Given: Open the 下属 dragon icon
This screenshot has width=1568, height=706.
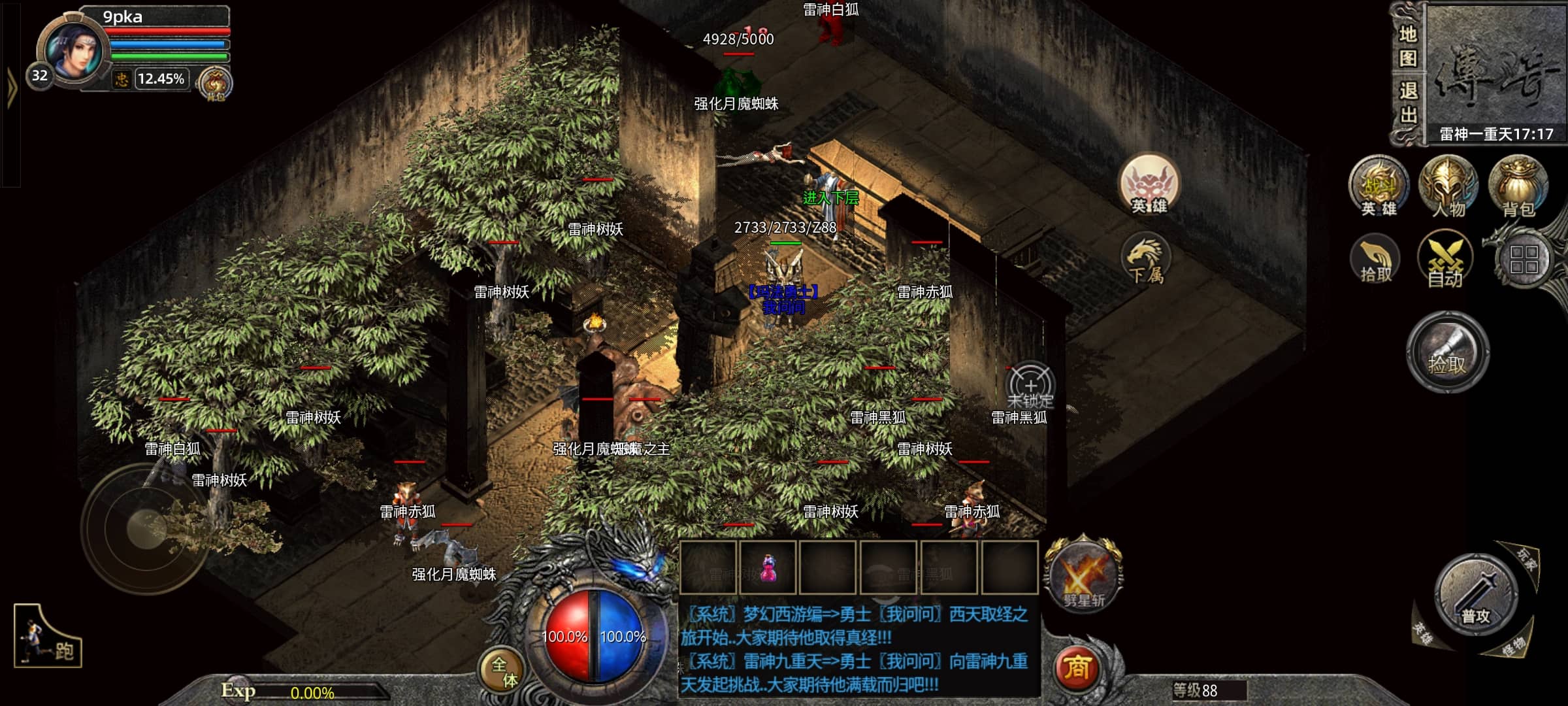Looking at the screenshot, I should click(x=1145, y=261).
